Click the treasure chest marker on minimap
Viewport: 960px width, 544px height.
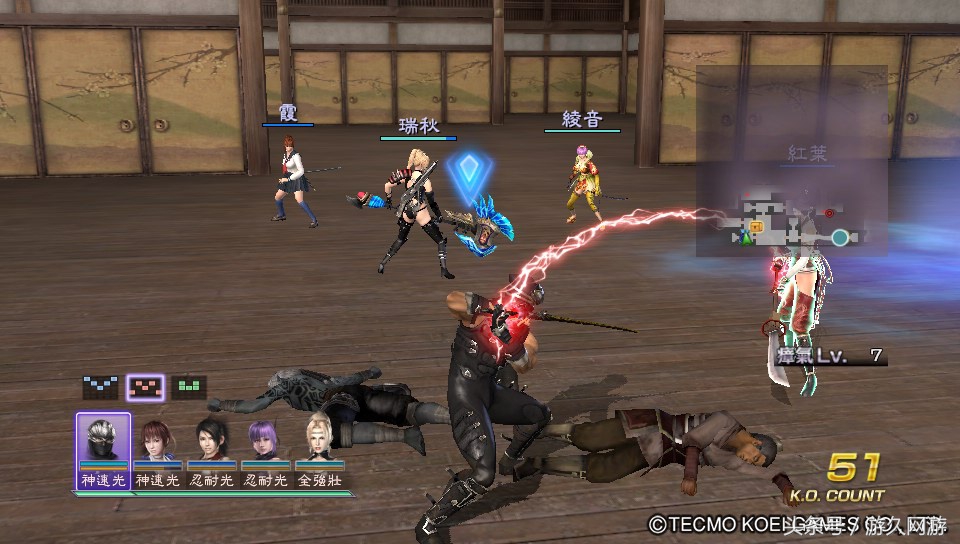coord(757,227)
